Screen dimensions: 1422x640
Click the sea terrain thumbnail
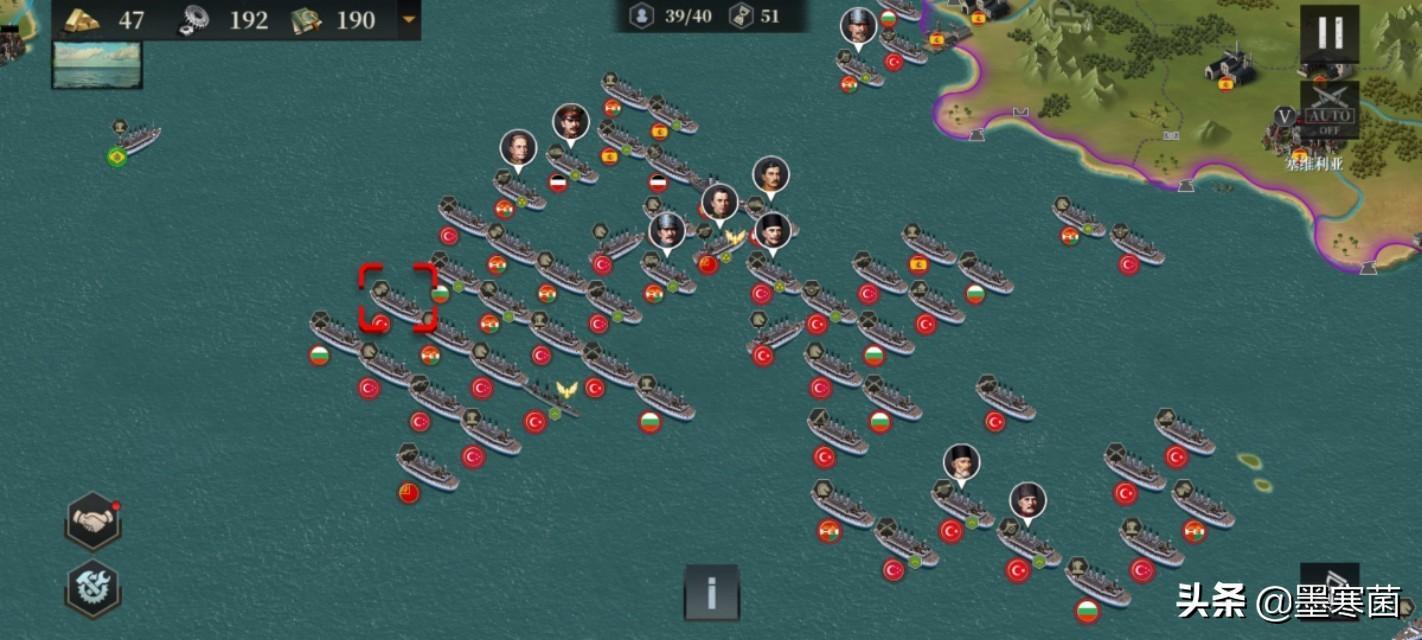click(x=97, y=64)
